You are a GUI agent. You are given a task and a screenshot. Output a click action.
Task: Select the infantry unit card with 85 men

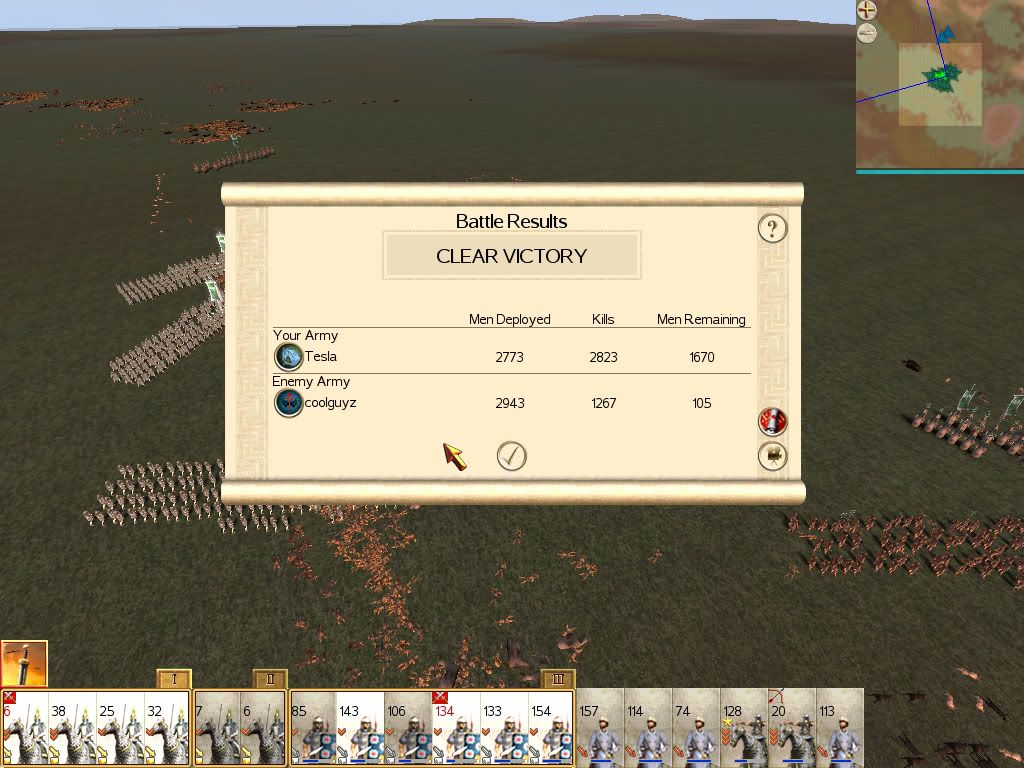[312, 728]
